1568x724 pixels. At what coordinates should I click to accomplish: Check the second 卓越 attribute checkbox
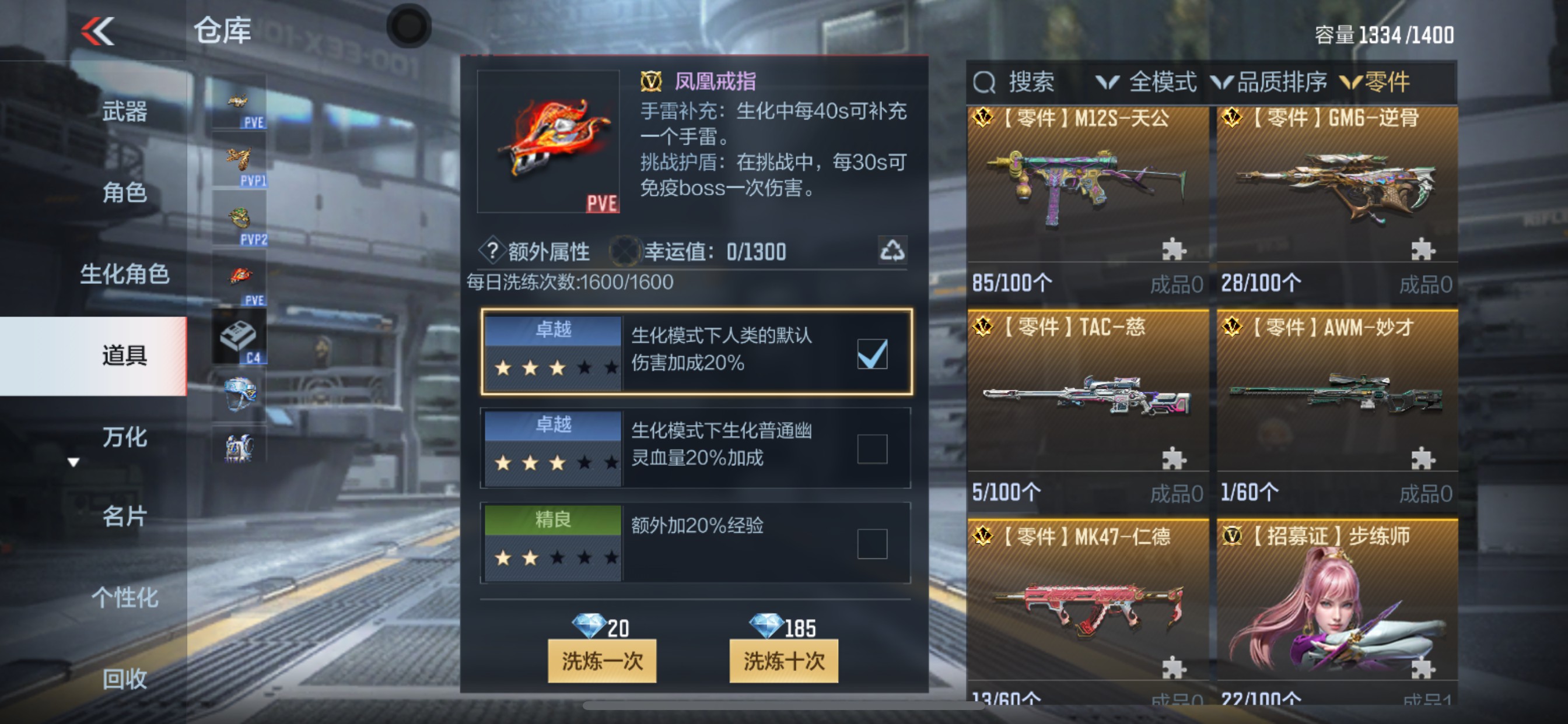(x=871, y=448)
